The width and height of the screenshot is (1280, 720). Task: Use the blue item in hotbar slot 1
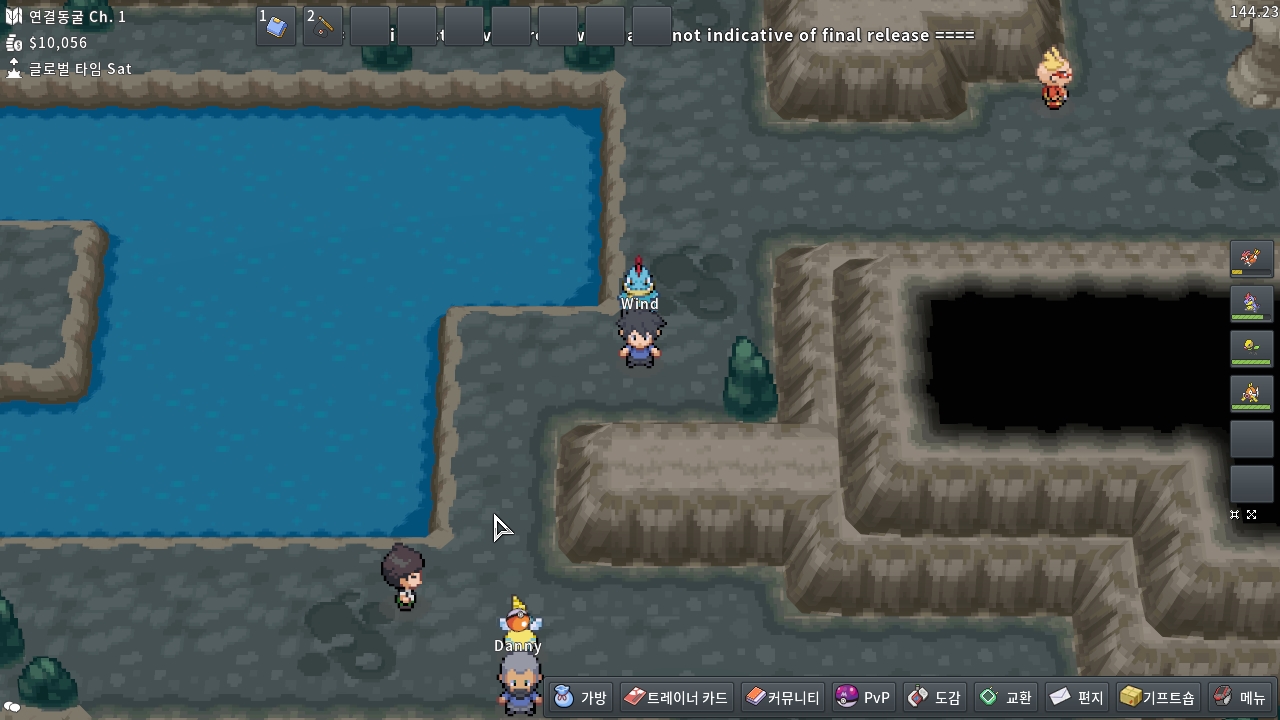pos(276,27)
